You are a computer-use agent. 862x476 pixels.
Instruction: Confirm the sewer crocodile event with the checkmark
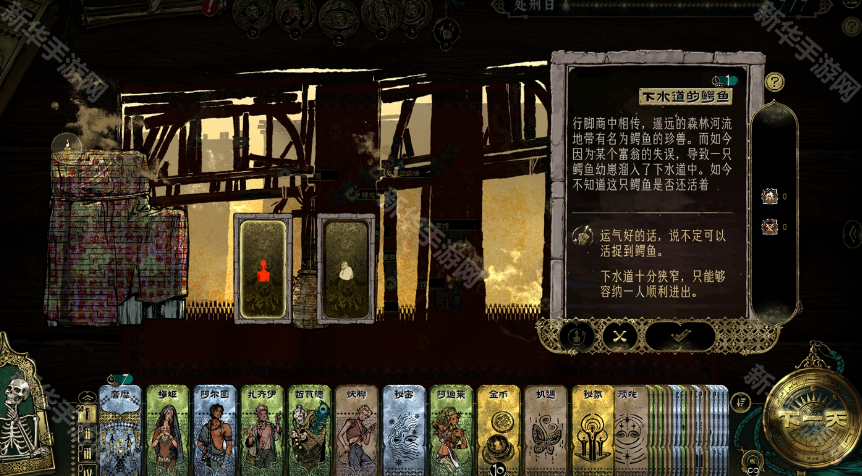click(x=680, y=336)
